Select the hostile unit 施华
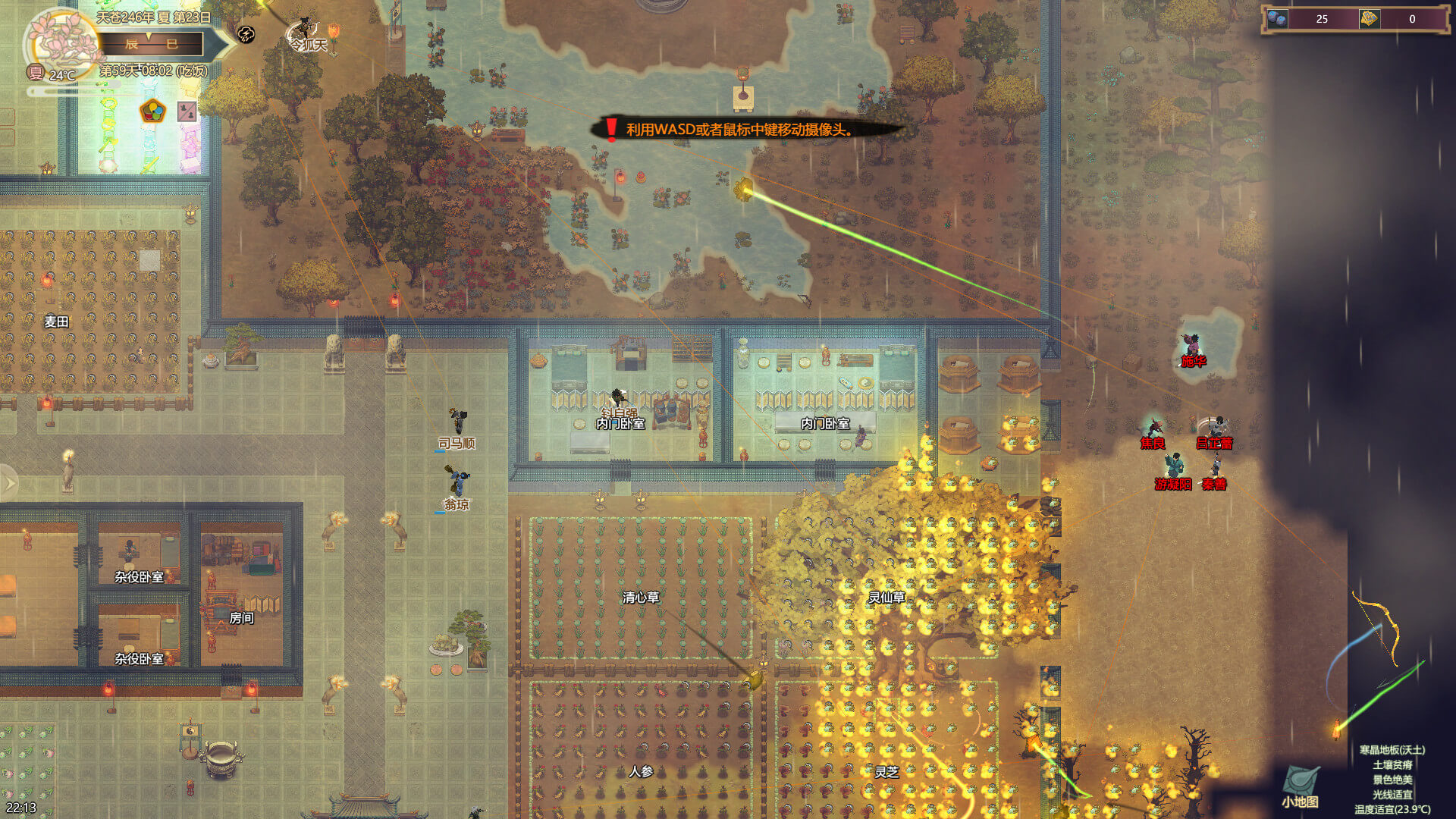This screenshot has height=819, width=1456. pyautogui.click(x=1192, y=346)
